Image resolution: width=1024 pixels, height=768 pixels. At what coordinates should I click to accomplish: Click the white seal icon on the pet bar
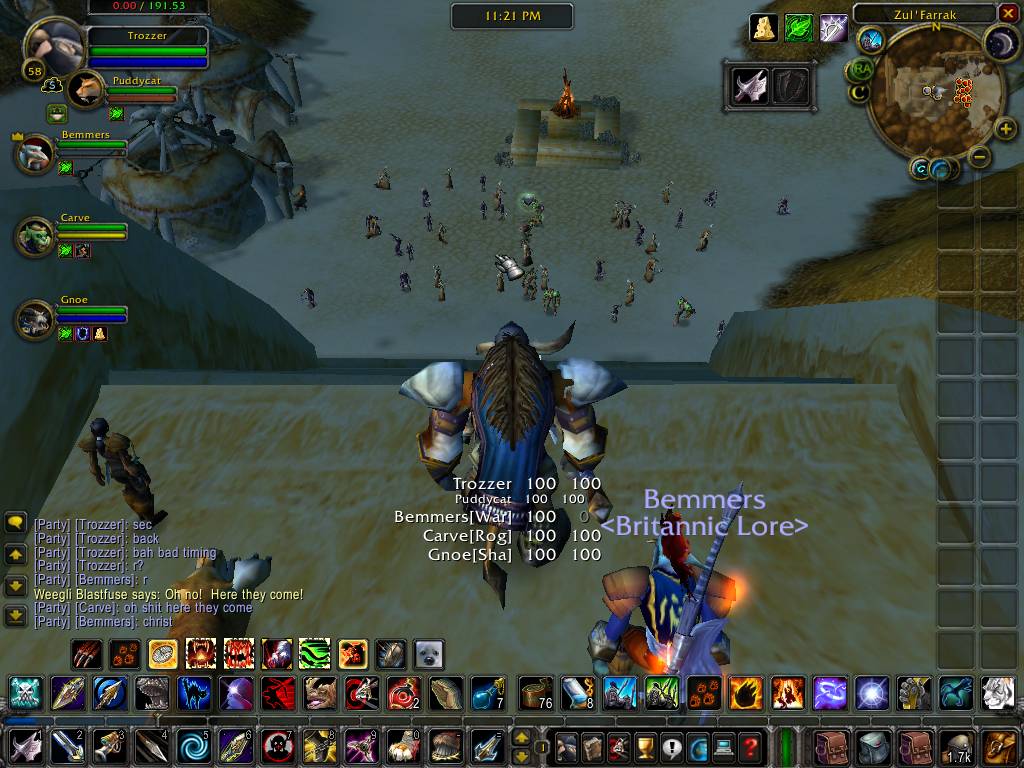pos(429,655)
